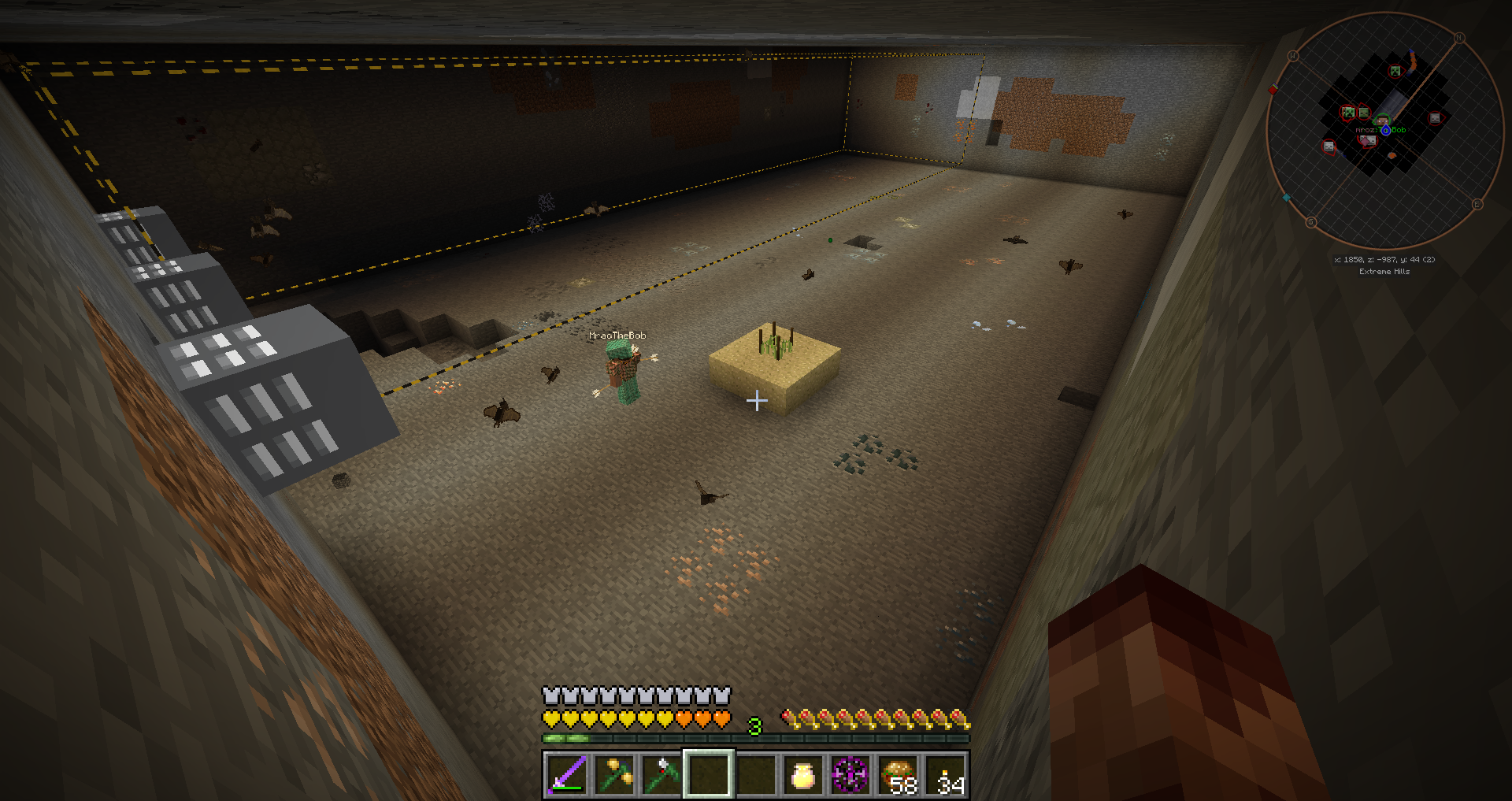Select the teal diamond waypoint on minimap rim
This screenshot has height=801, width=1512.
[1287, 198]
